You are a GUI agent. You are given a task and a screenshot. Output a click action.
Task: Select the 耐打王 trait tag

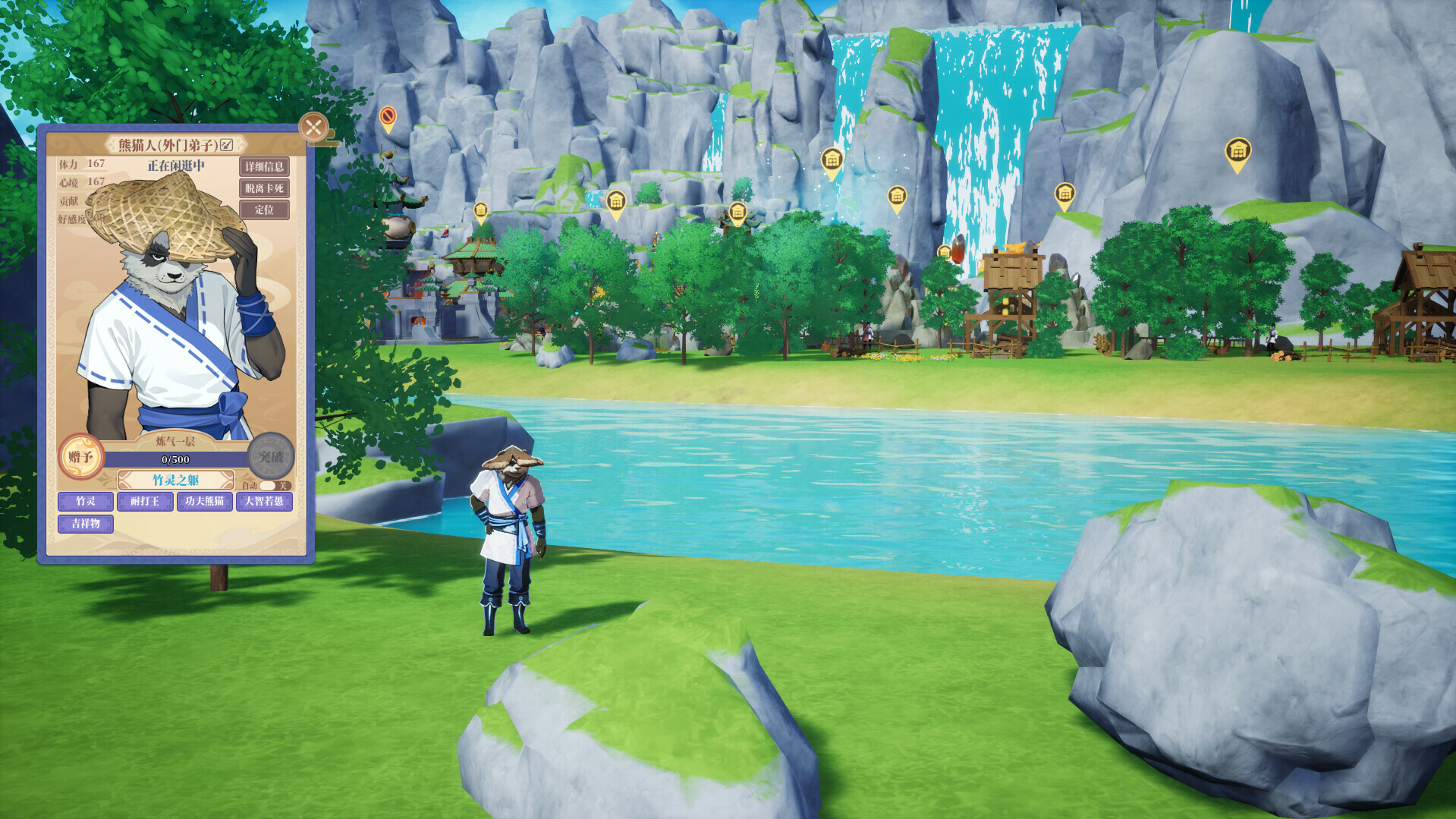(x=145, y=501)
